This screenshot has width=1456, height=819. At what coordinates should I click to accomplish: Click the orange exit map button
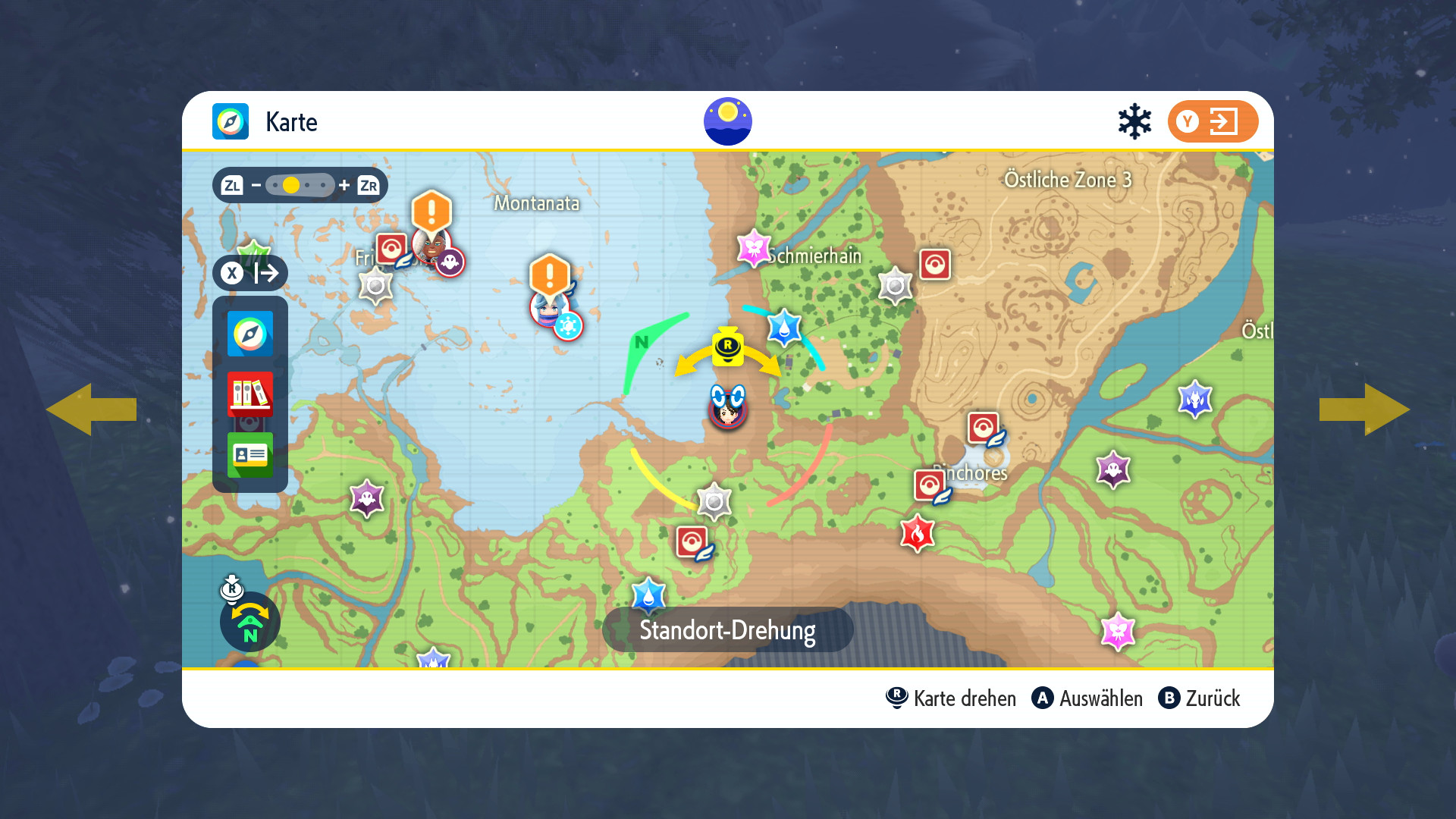[x=1213, y=121]
